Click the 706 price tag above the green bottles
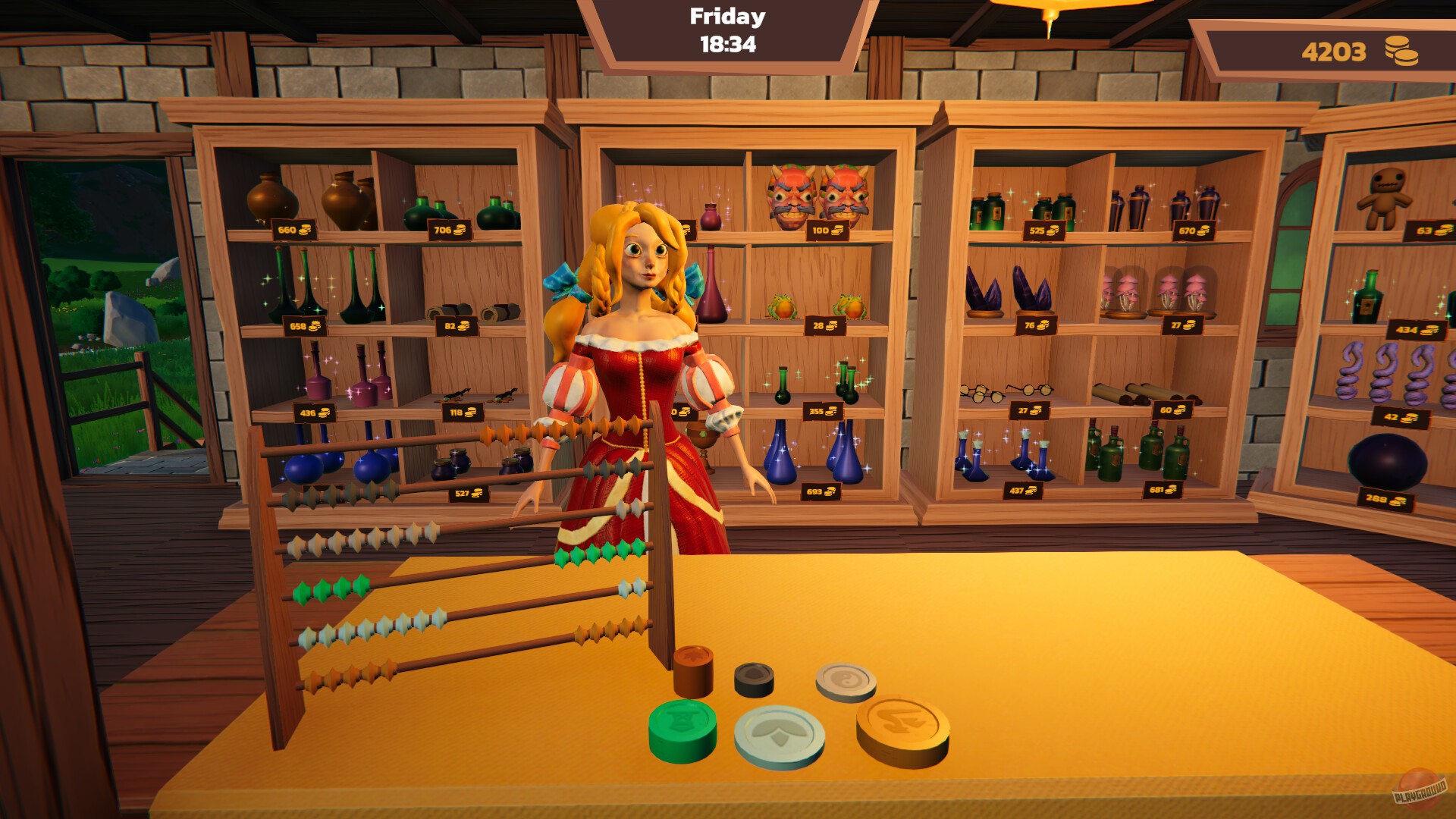This screenshot has width=1456, height=819. point(449,228)
